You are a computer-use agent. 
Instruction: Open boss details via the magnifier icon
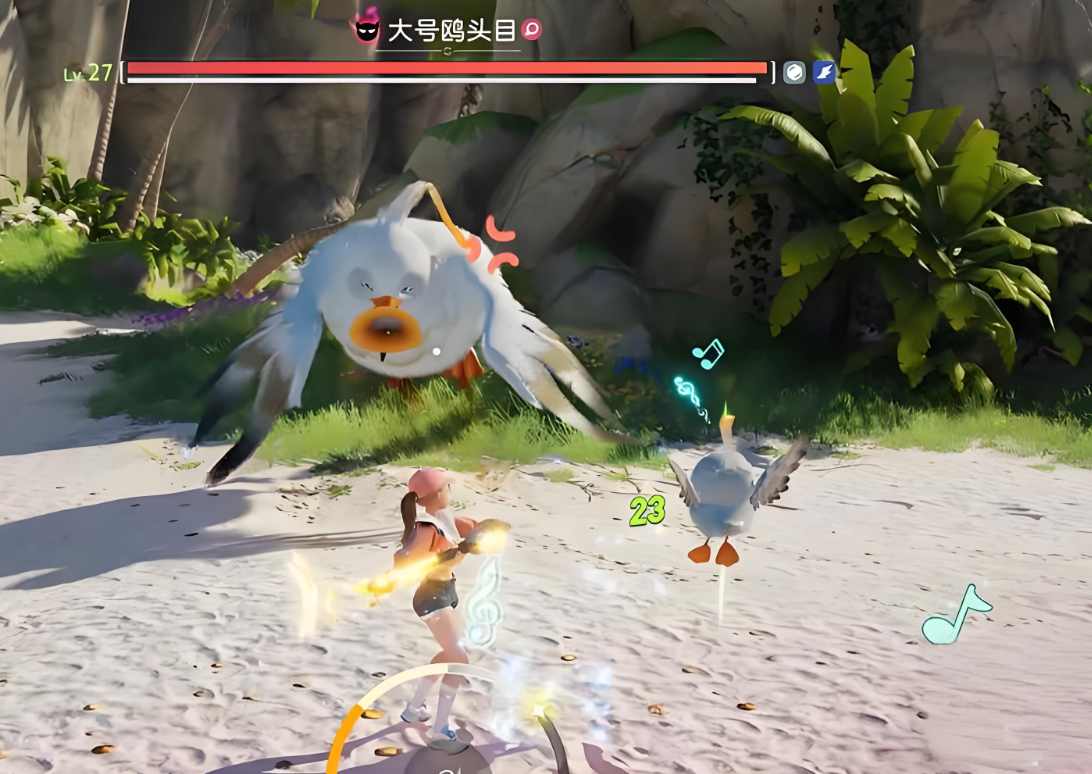click(x=531, y=30)
